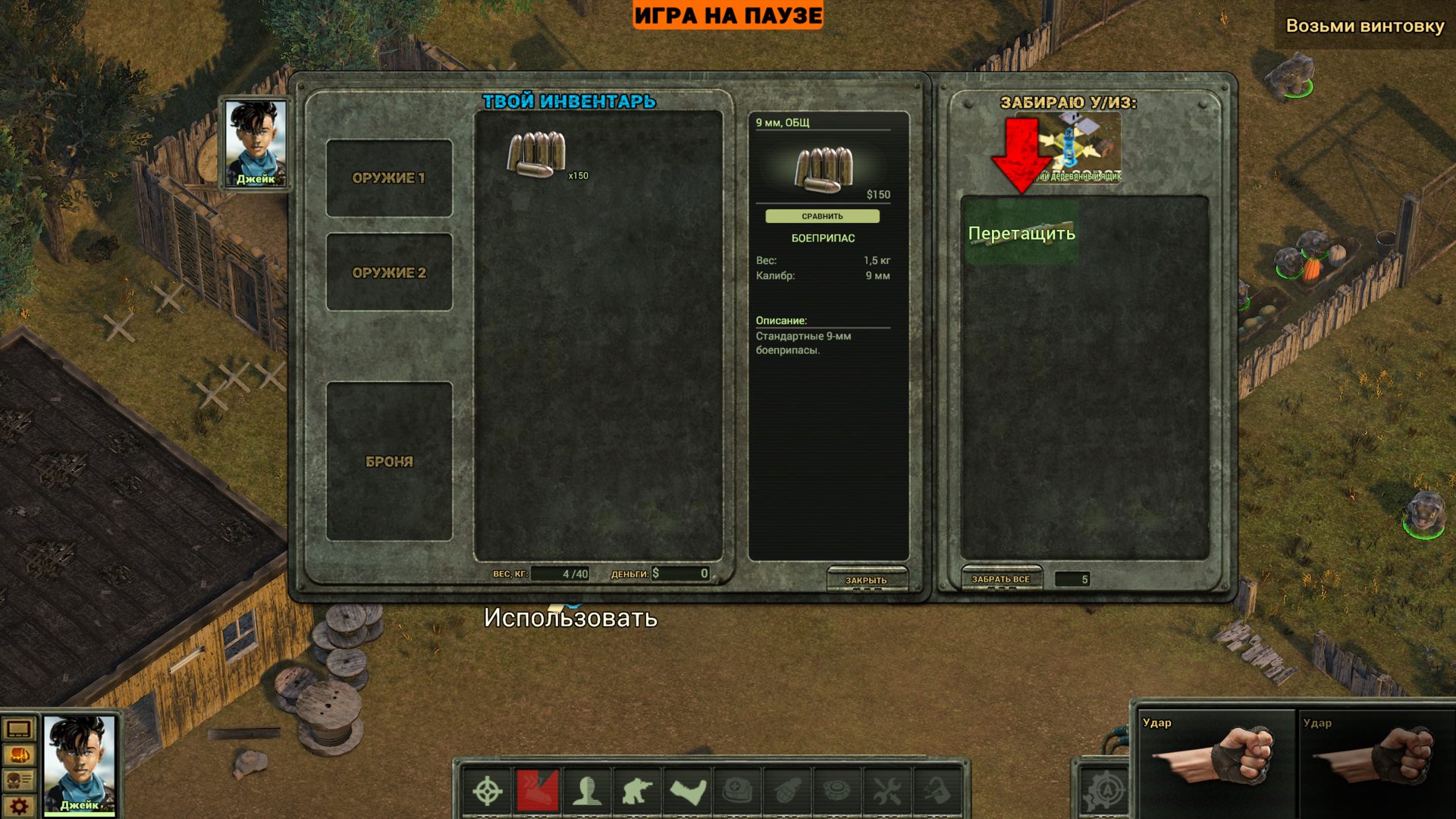Screen dimensions: 1456x819
Task: Activate the boot kick action
Action: tap(688, 792)
